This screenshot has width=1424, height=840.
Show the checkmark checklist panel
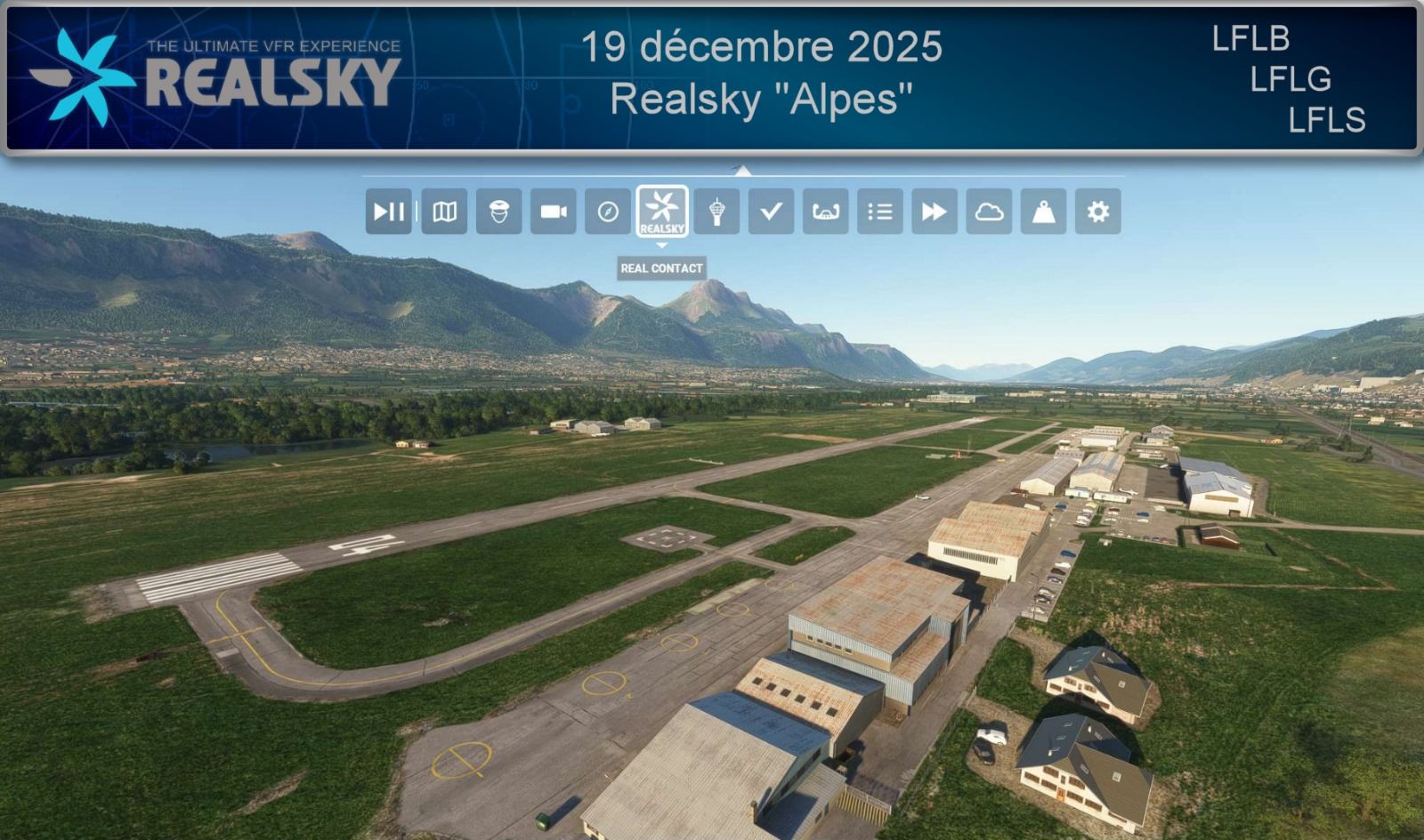pos(771,212)
